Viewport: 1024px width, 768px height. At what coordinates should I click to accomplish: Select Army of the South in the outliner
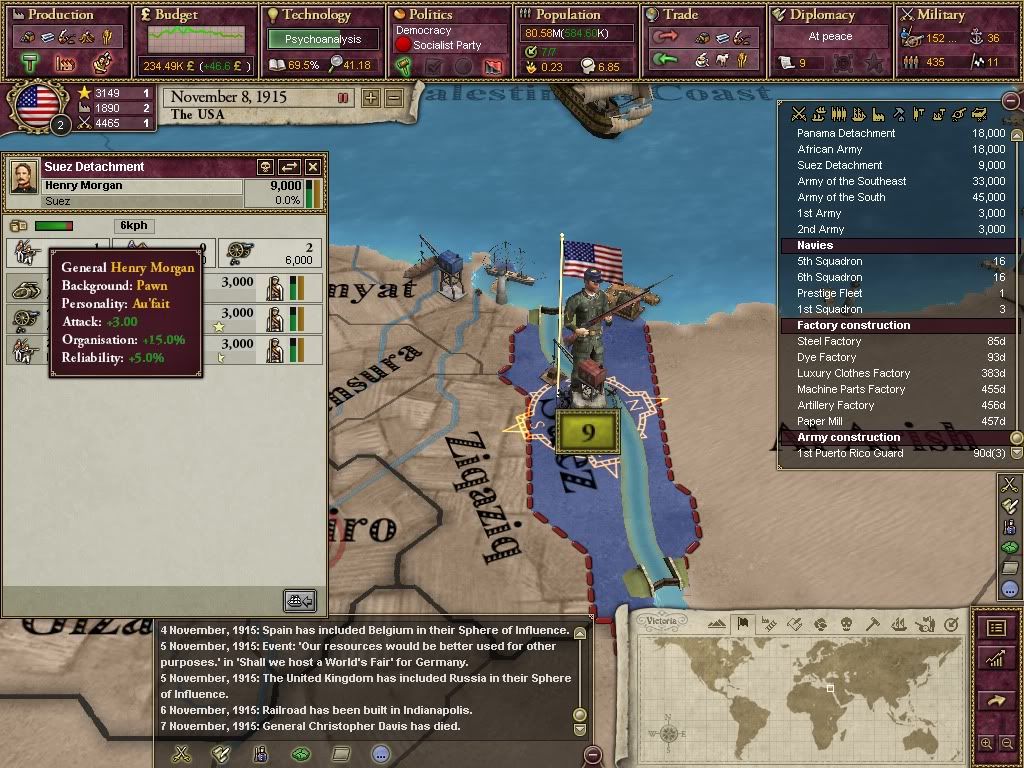[x=841, y=197]
